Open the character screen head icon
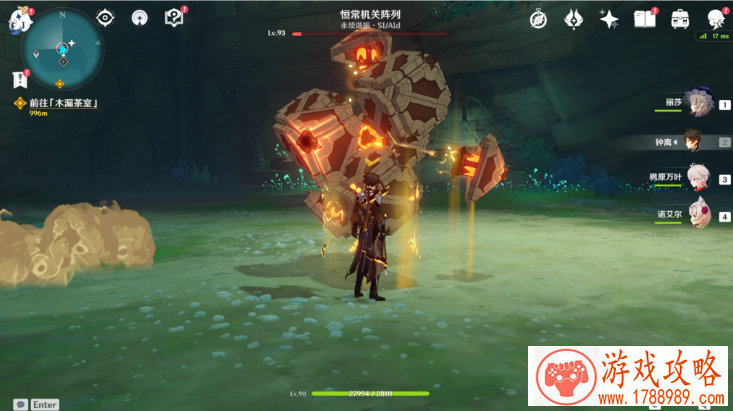Image resolution: width=733 pixels, height=411 pixels. (716, 18)
